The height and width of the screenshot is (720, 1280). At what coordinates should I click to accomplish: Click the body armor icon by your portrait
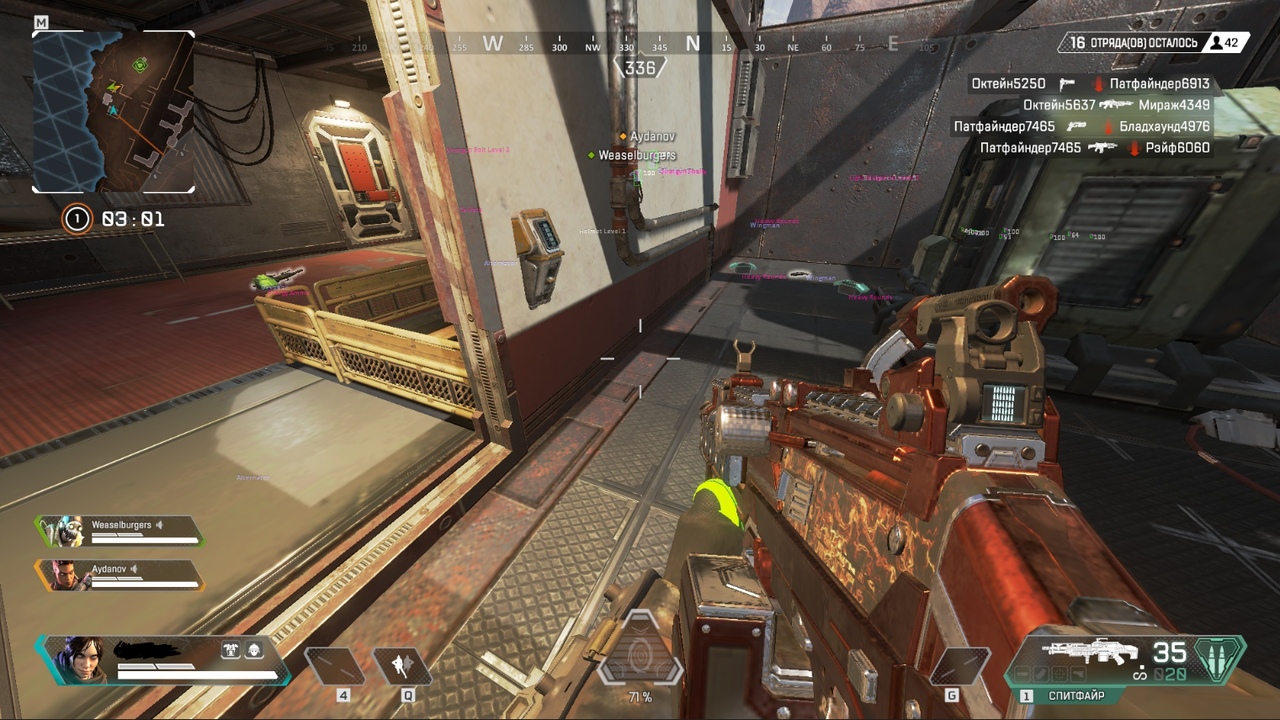pyautogui.click(x=231, y=650)
